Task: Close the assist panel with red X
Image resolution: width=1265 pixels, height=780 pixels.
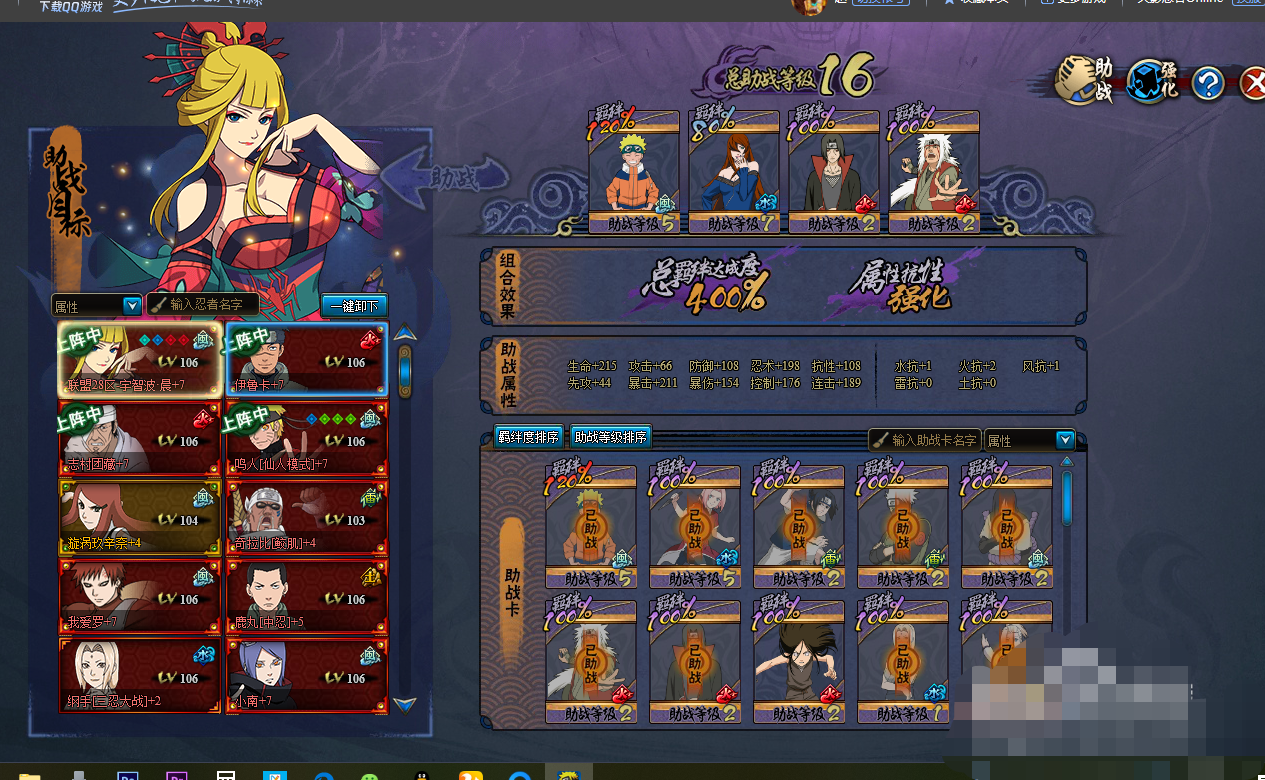Action: pyautogui.click(x=1252, y=83)
